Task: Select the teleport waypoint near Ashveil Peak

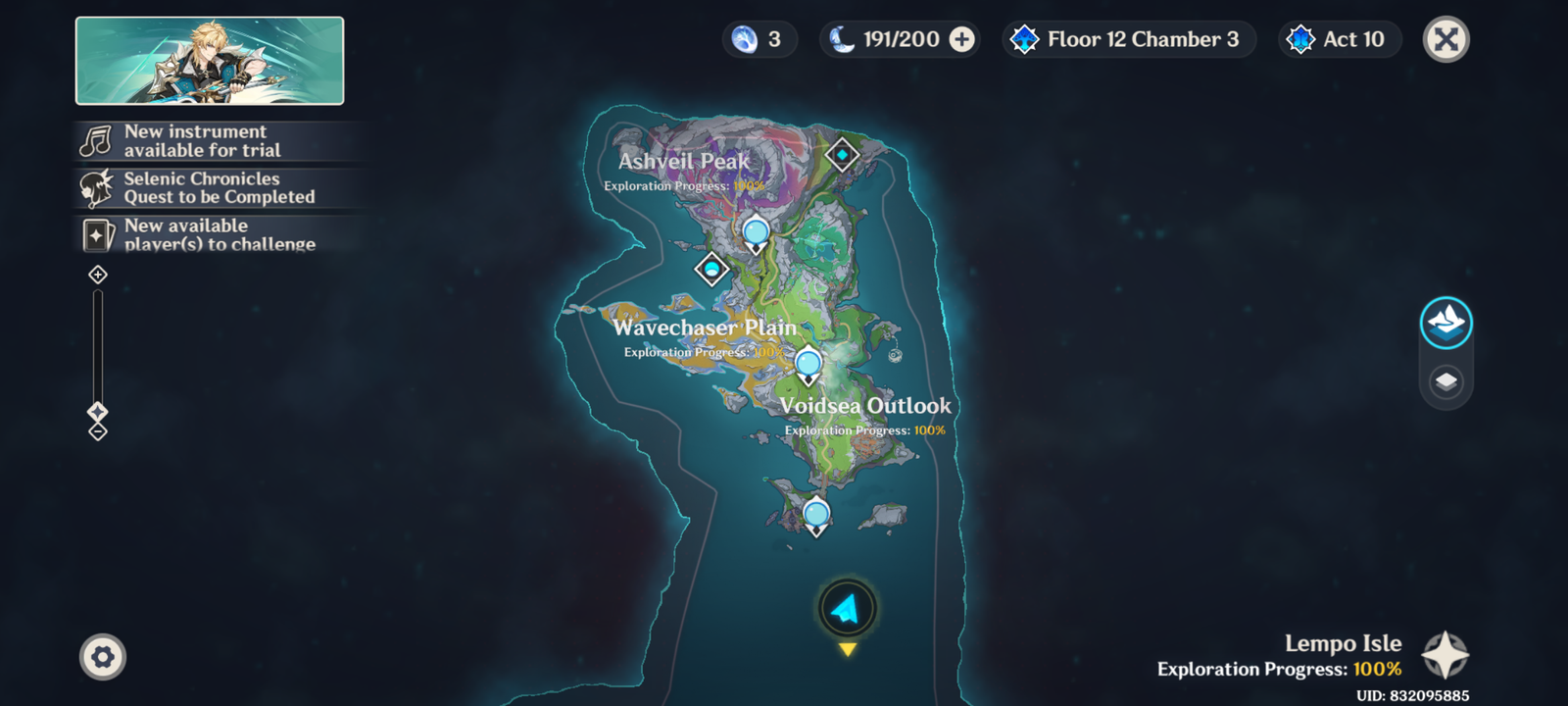Action: coord(756,233)
